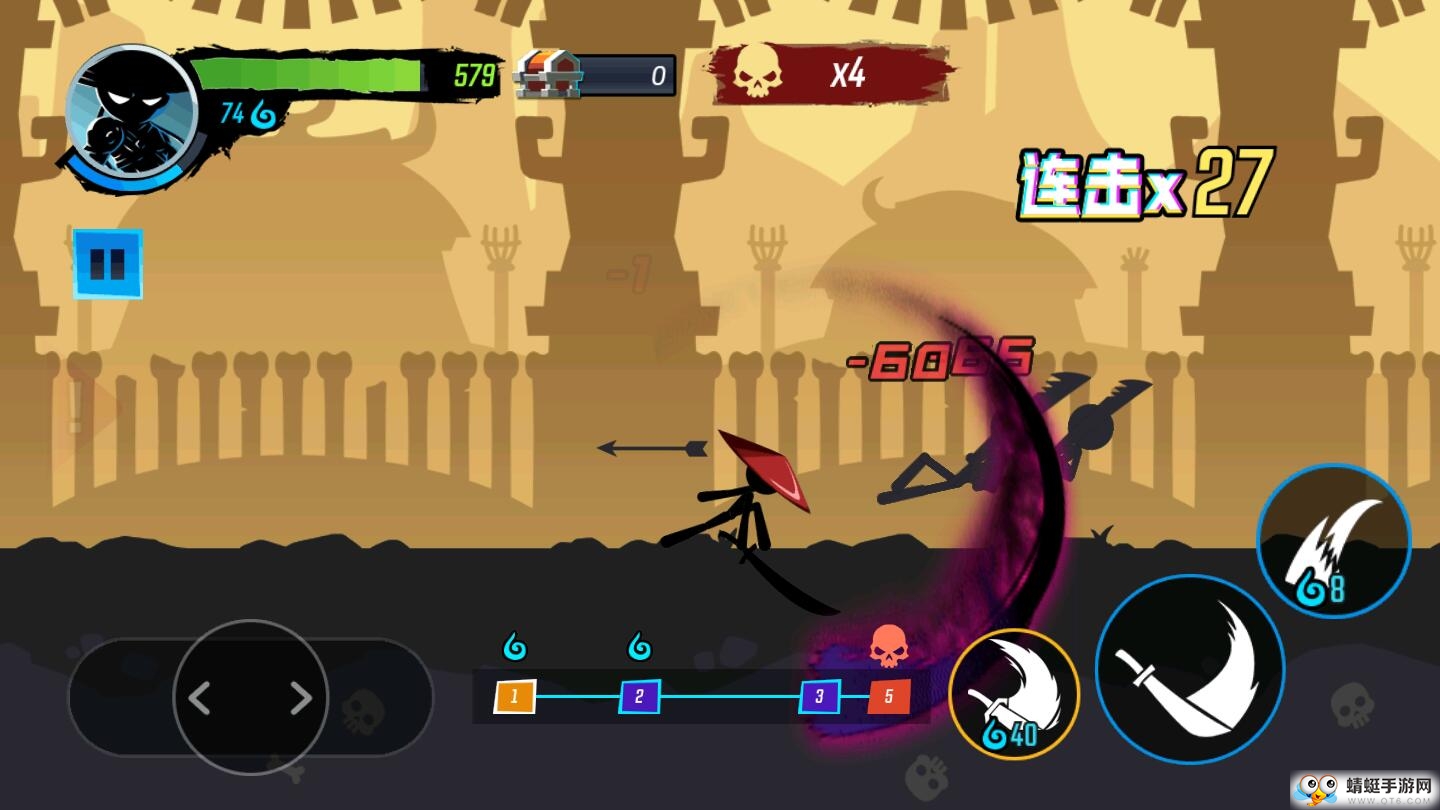The width and height of the screenshot is (1440, 810).
Task: Select the purple wave 3 marker
Action: tap(819, 696)
